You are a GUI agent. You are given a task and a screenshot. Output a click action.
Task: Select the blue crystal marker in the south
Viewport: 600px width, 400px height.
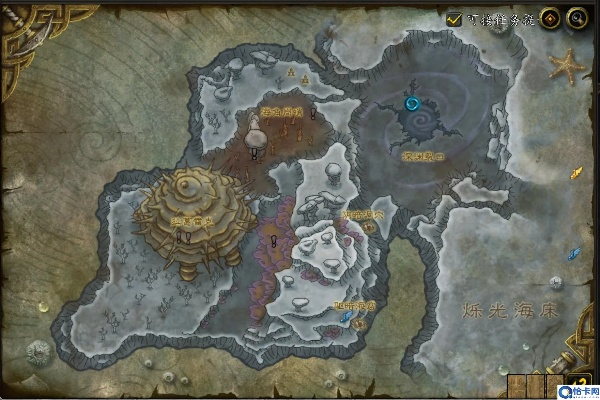[x=347, y=316]
